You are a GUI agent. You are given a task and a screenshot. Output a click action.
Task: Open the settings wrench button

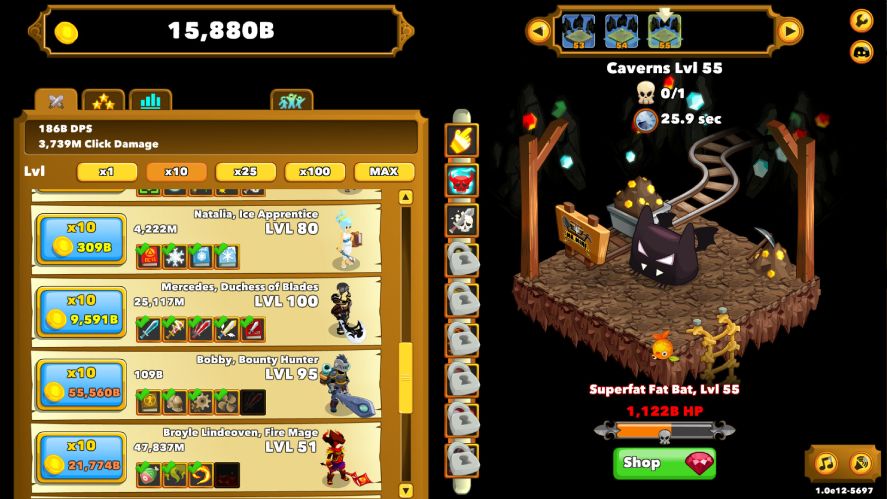pyautogui.click(x=861, y=20)
